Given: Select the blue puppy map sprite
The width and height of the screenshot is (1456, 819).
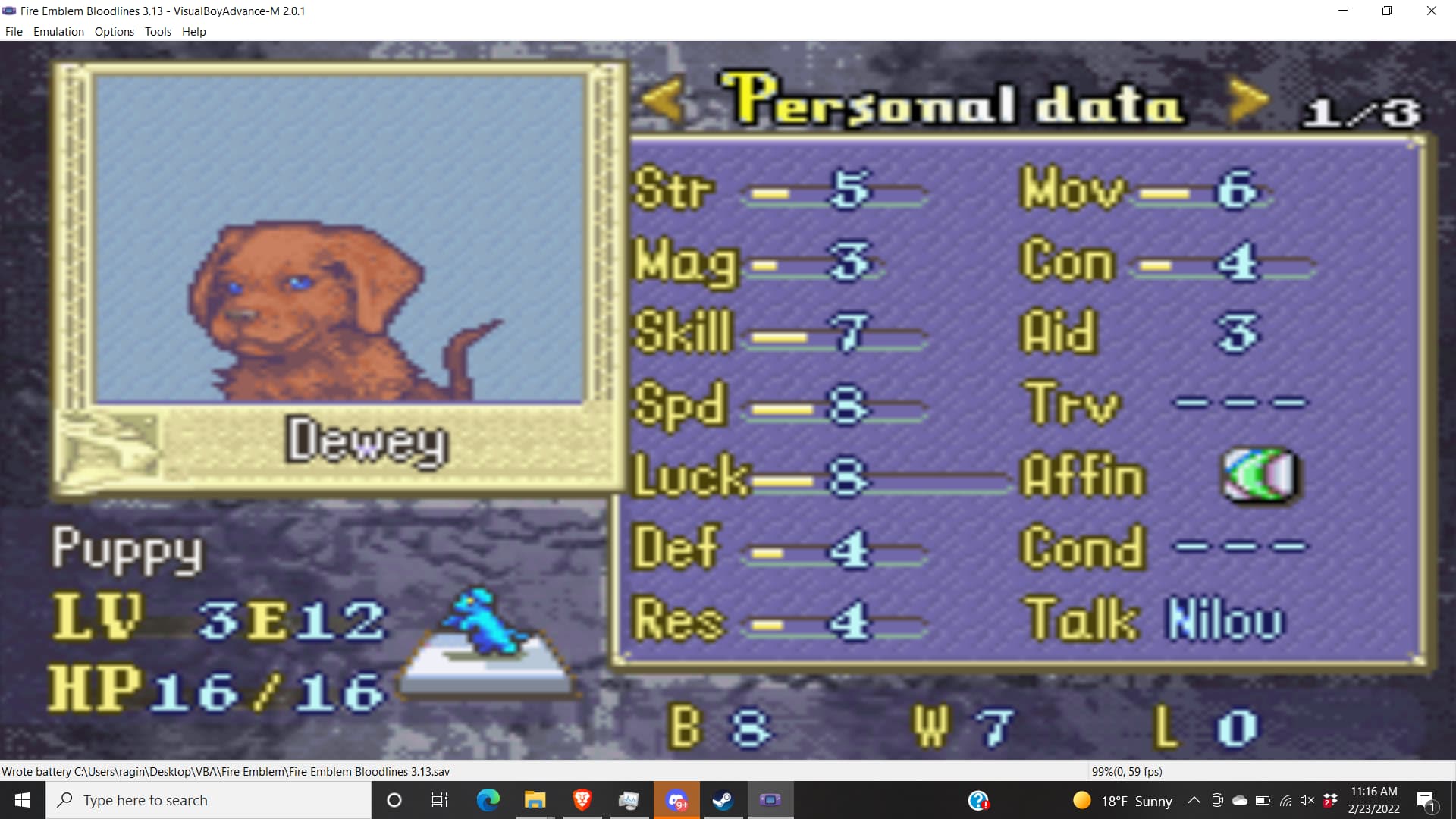Looking at the screenshot, I should 485,622.
